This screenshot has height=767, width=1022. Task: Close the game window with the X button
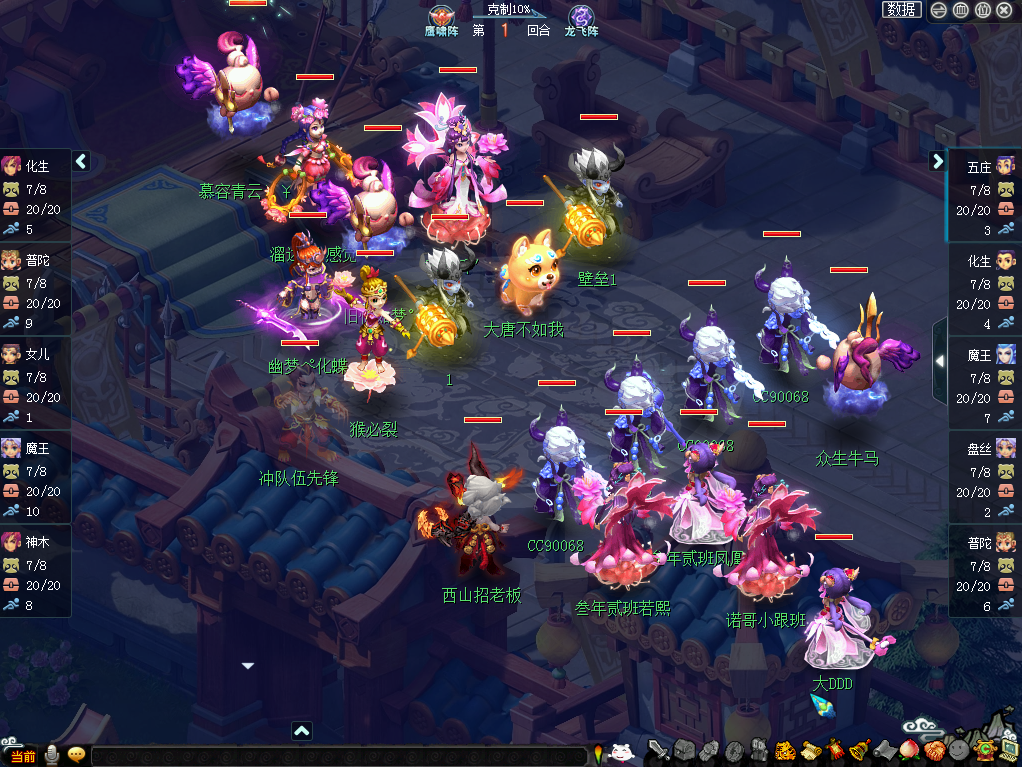click(1004, 10)
